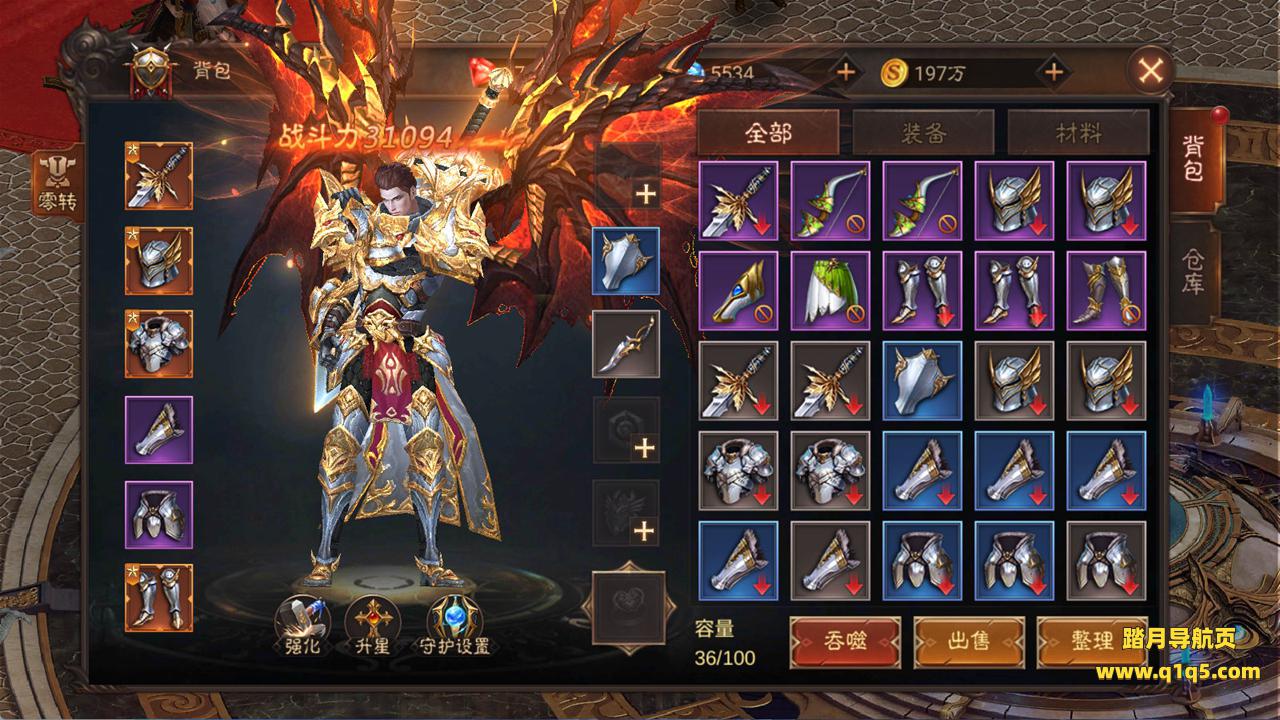Select the equipped sword slot
1280x720 pixels.
point(159,175)
